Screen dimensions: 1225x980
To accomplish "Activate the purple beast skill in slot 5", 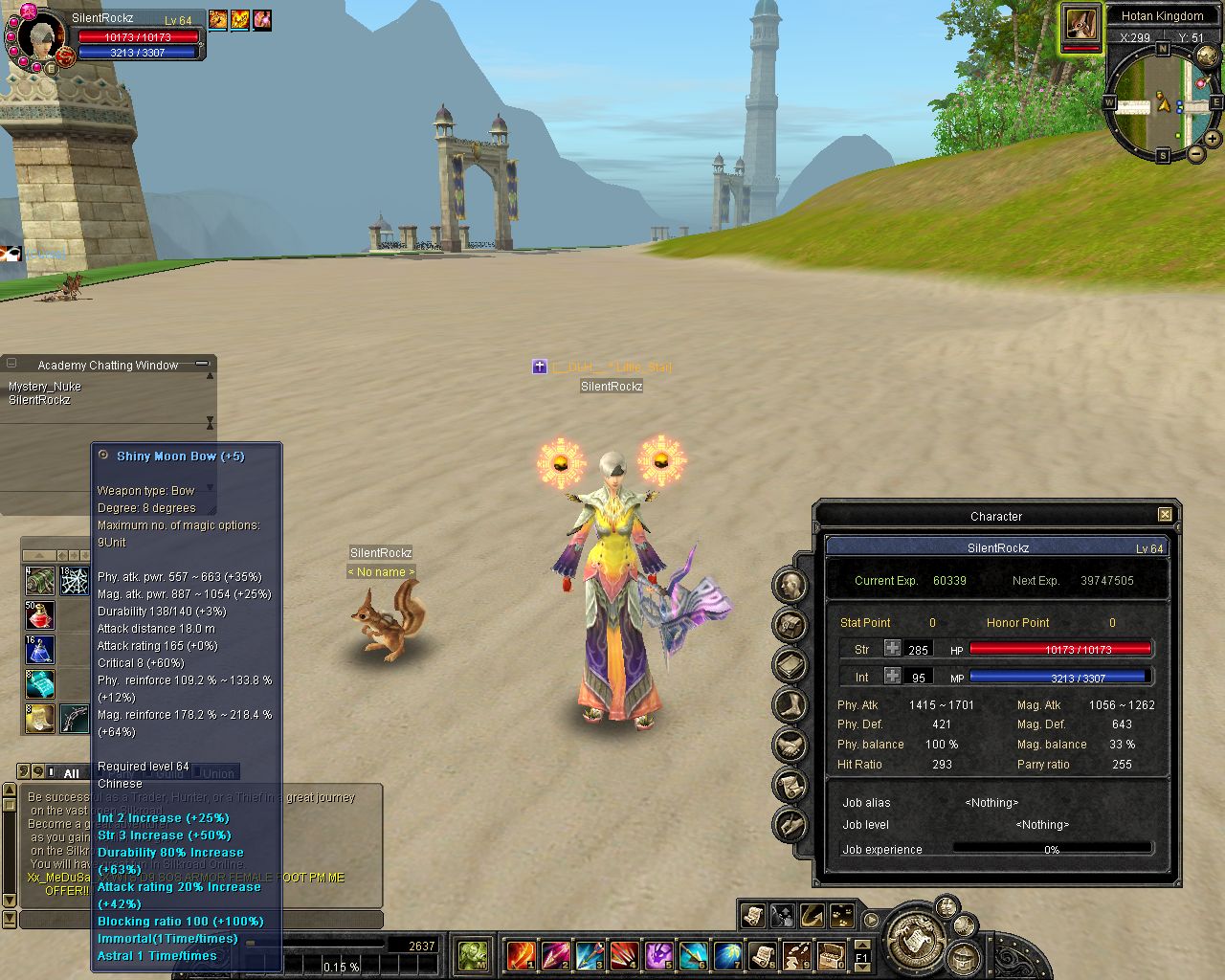I will tap(658, 954).
